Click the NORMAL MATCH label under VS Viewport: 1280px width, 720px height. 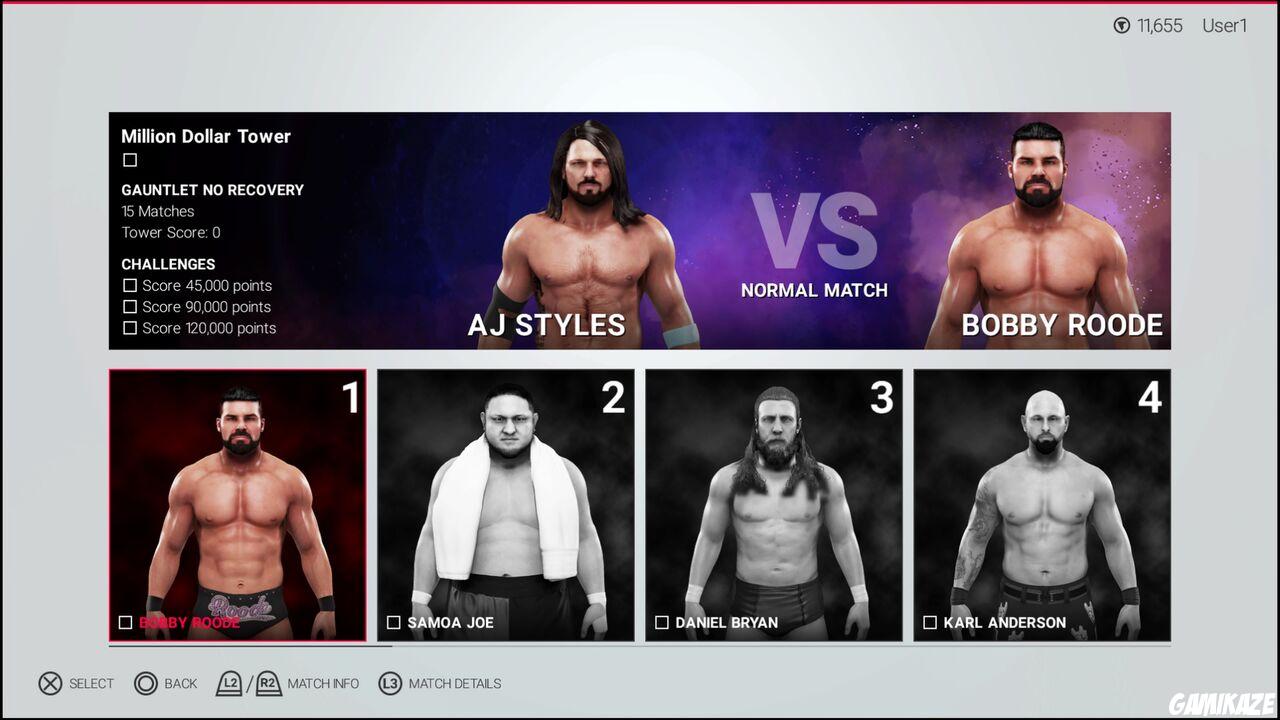click(814, 290)
